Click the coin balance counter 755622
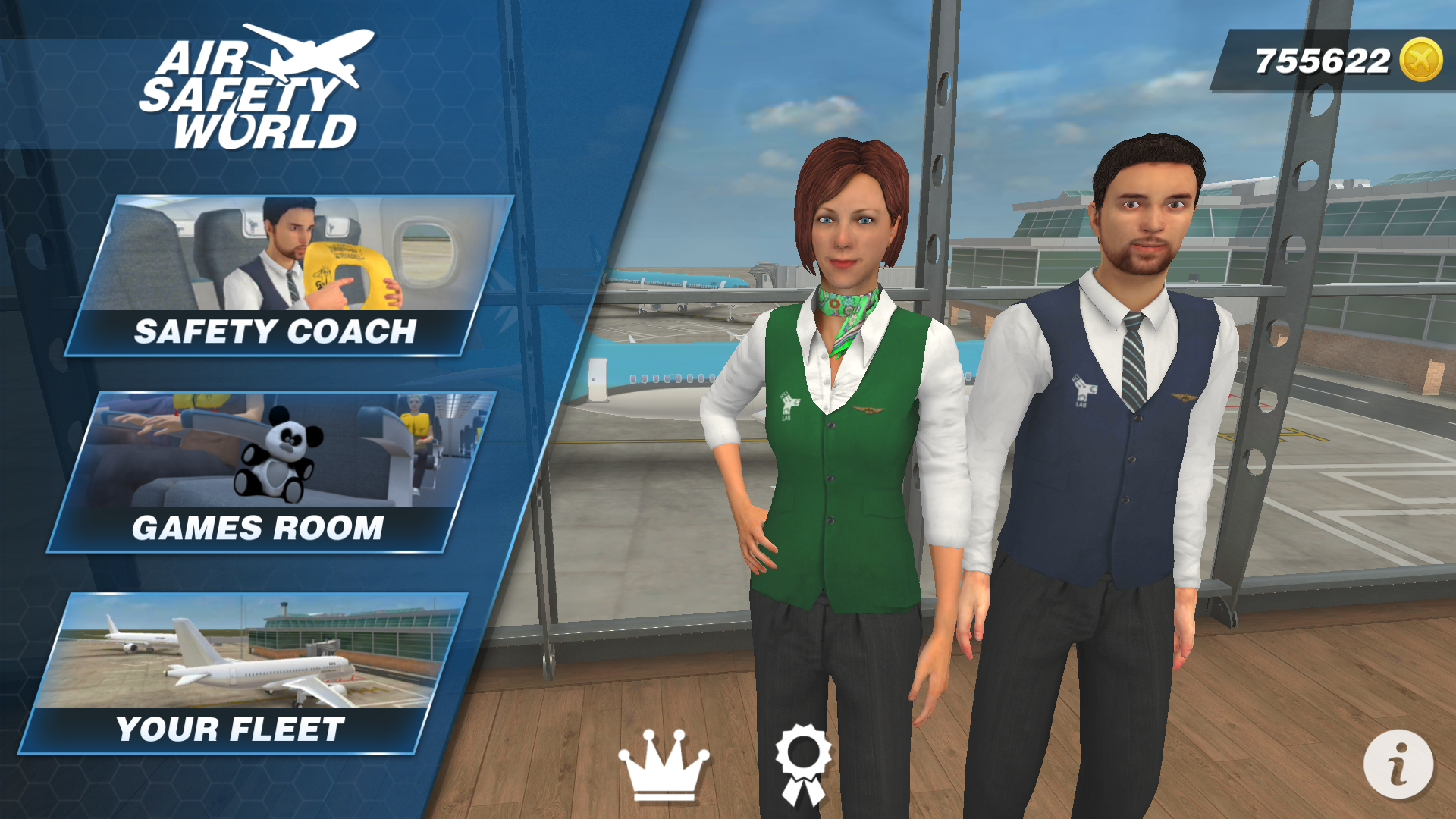 pos(1323,58)
